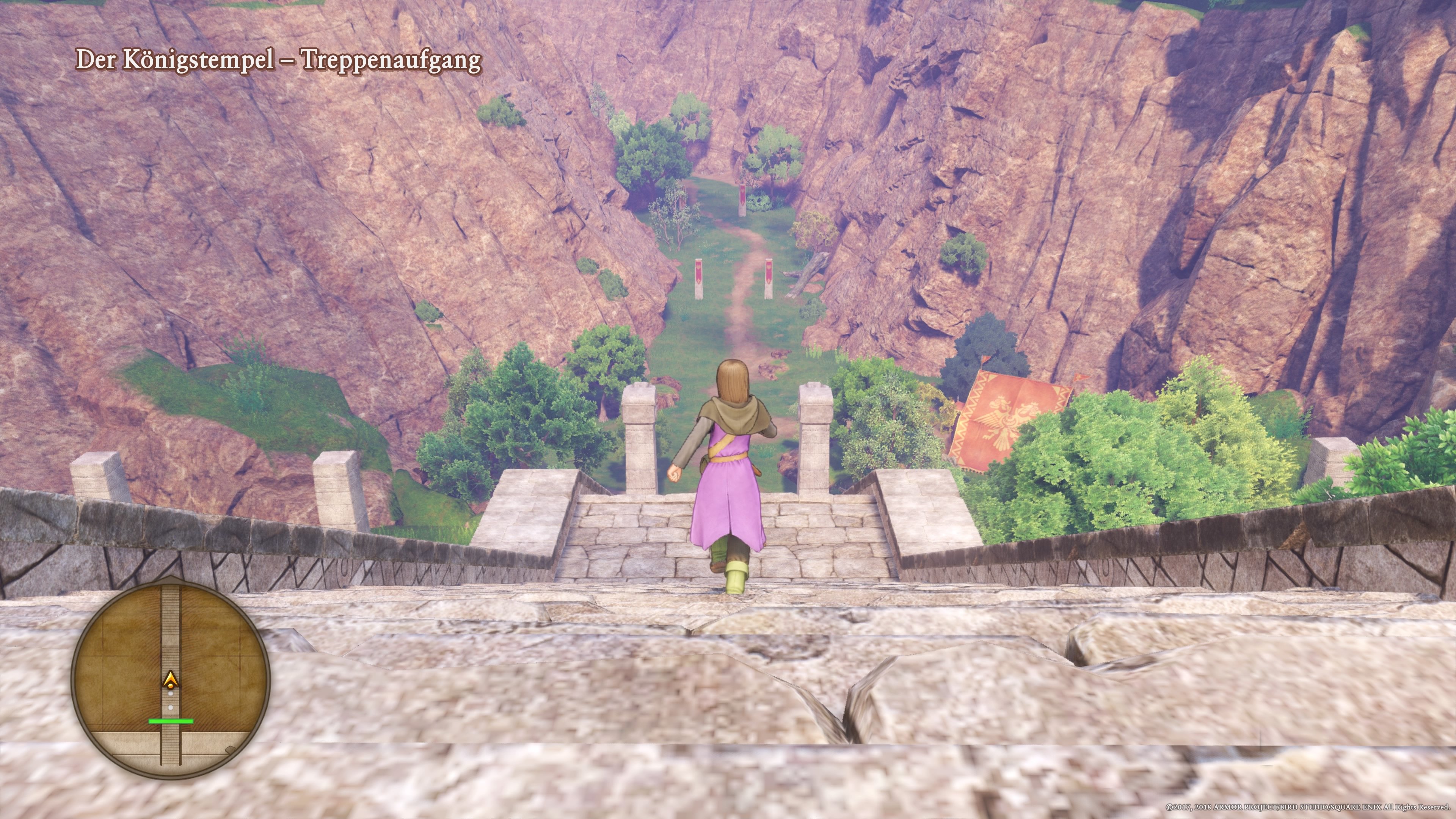Click the white waypoint dot above the player arrow
This screenshot has height=819, width=1456.
pyautogui.click(x=170, y=694)
